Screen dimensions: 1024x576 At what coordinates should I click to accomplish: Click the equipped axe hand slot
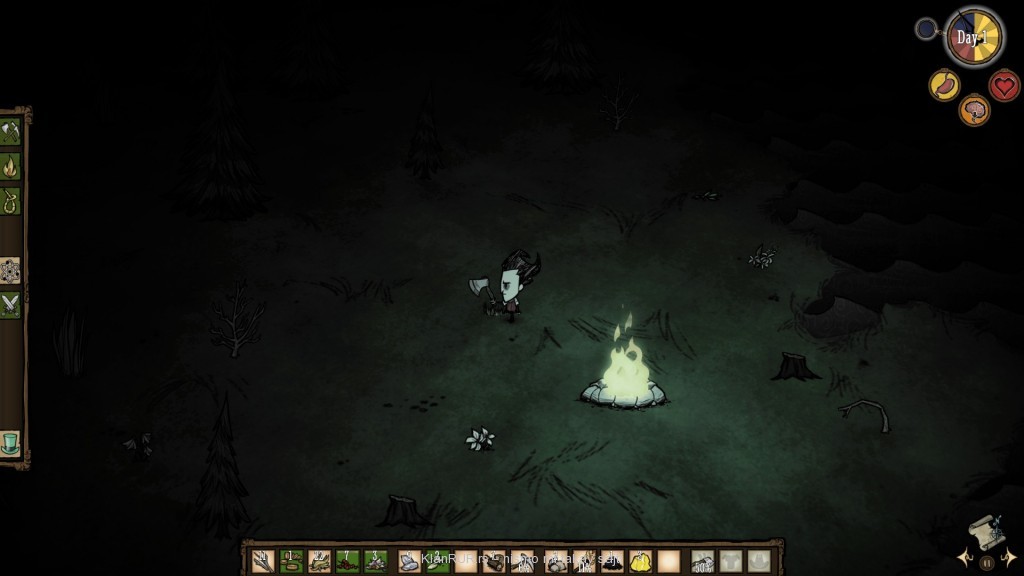(x=702, y=561)
